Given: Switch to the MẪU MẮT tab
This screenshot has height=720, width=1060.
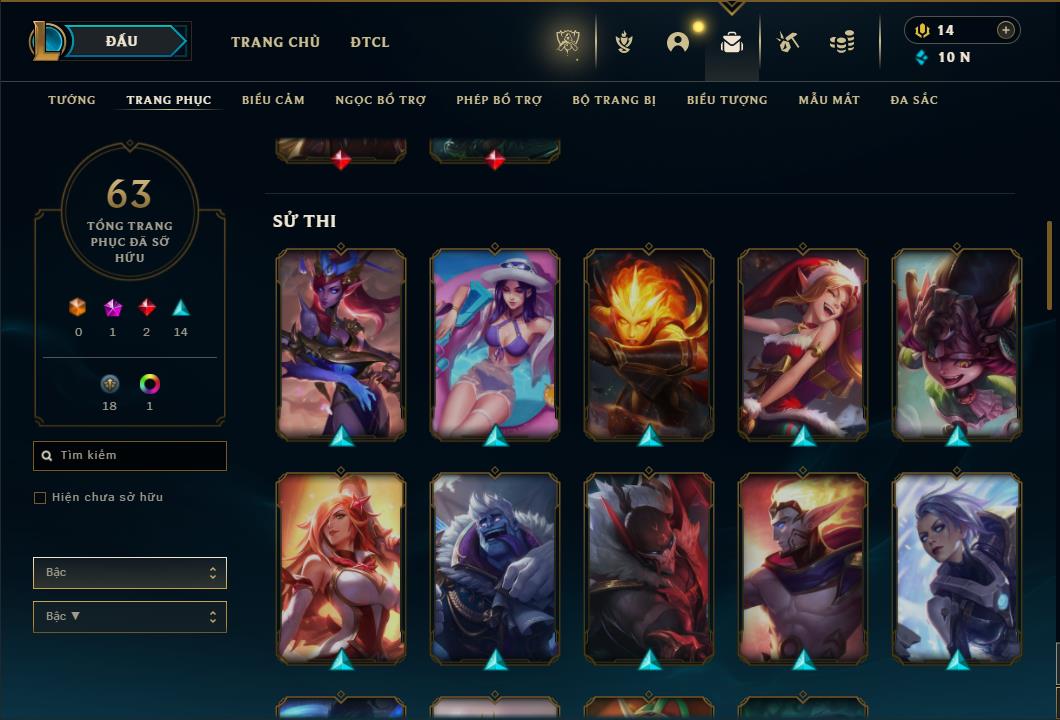Looking at the screenshot, I should tap(829, 100).
